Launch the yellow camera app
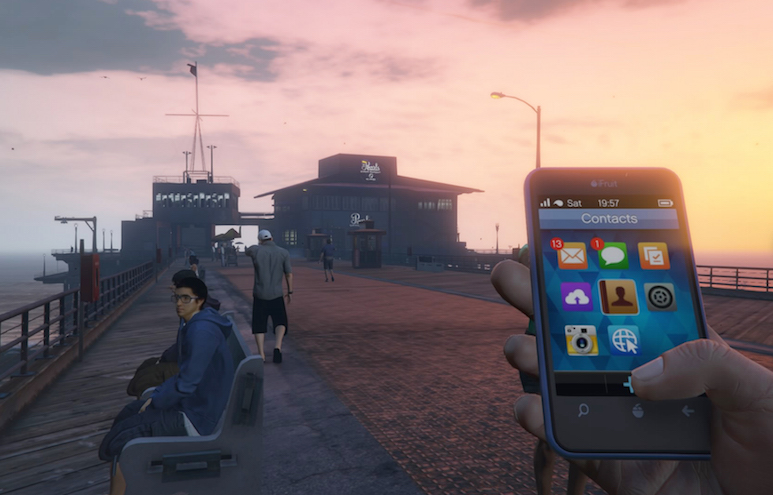 581,340
